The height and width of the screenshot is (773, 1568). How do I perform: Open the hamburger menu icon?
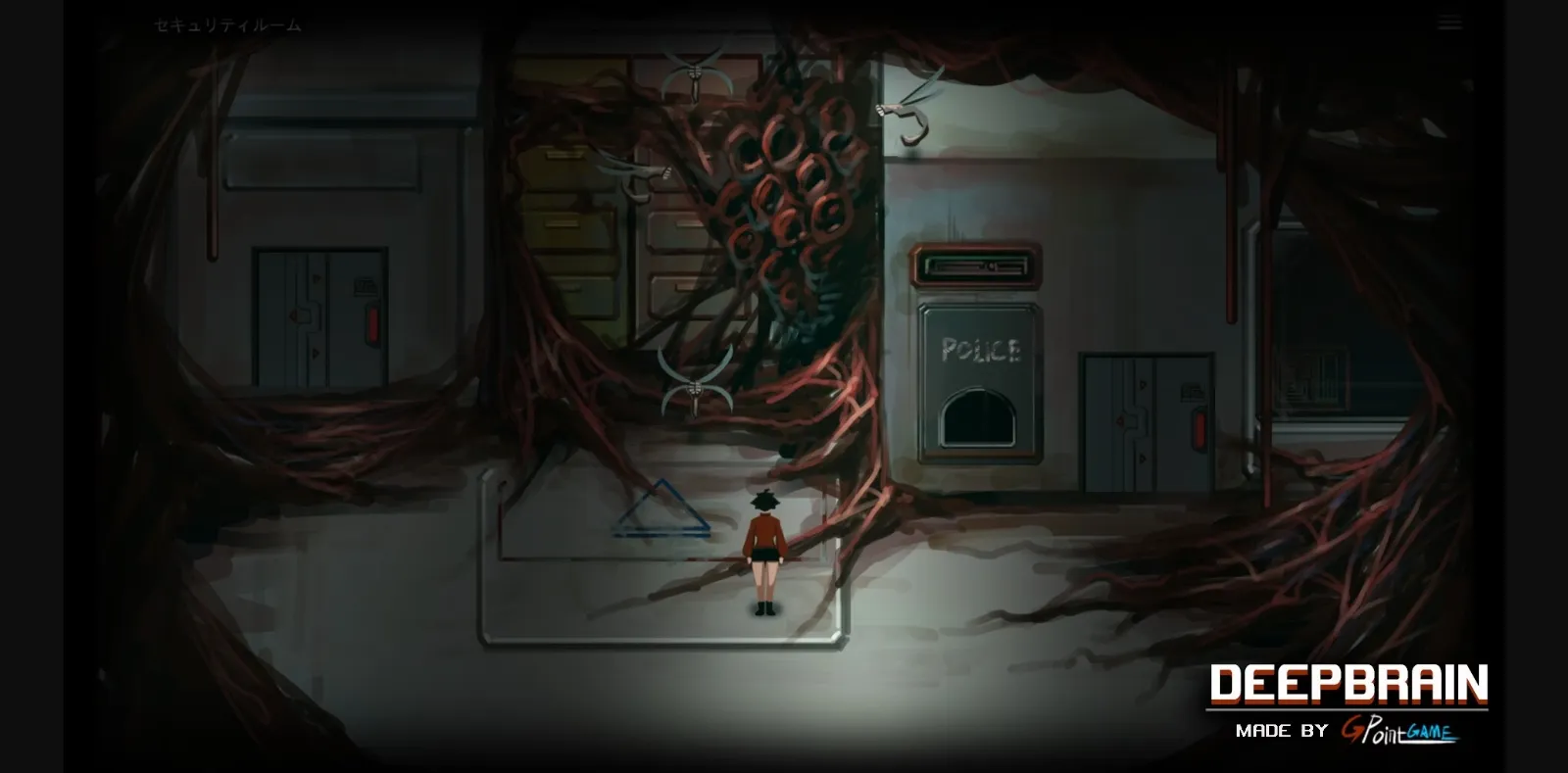coord(1449,20)
